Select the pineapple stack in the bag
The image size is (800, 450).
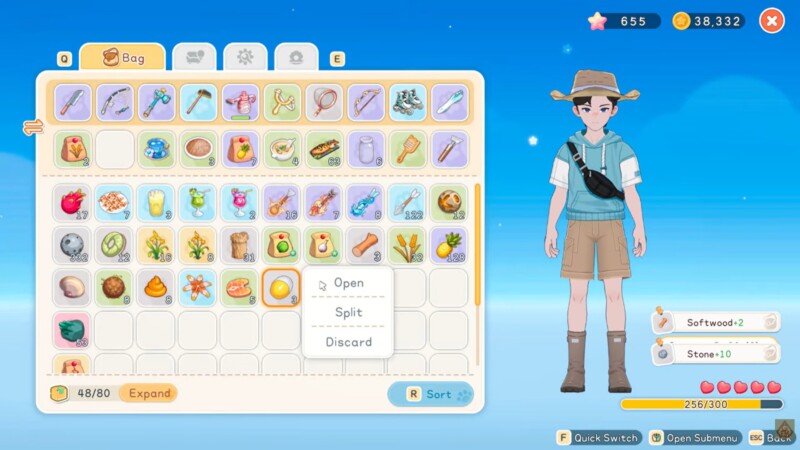point(449,245)
